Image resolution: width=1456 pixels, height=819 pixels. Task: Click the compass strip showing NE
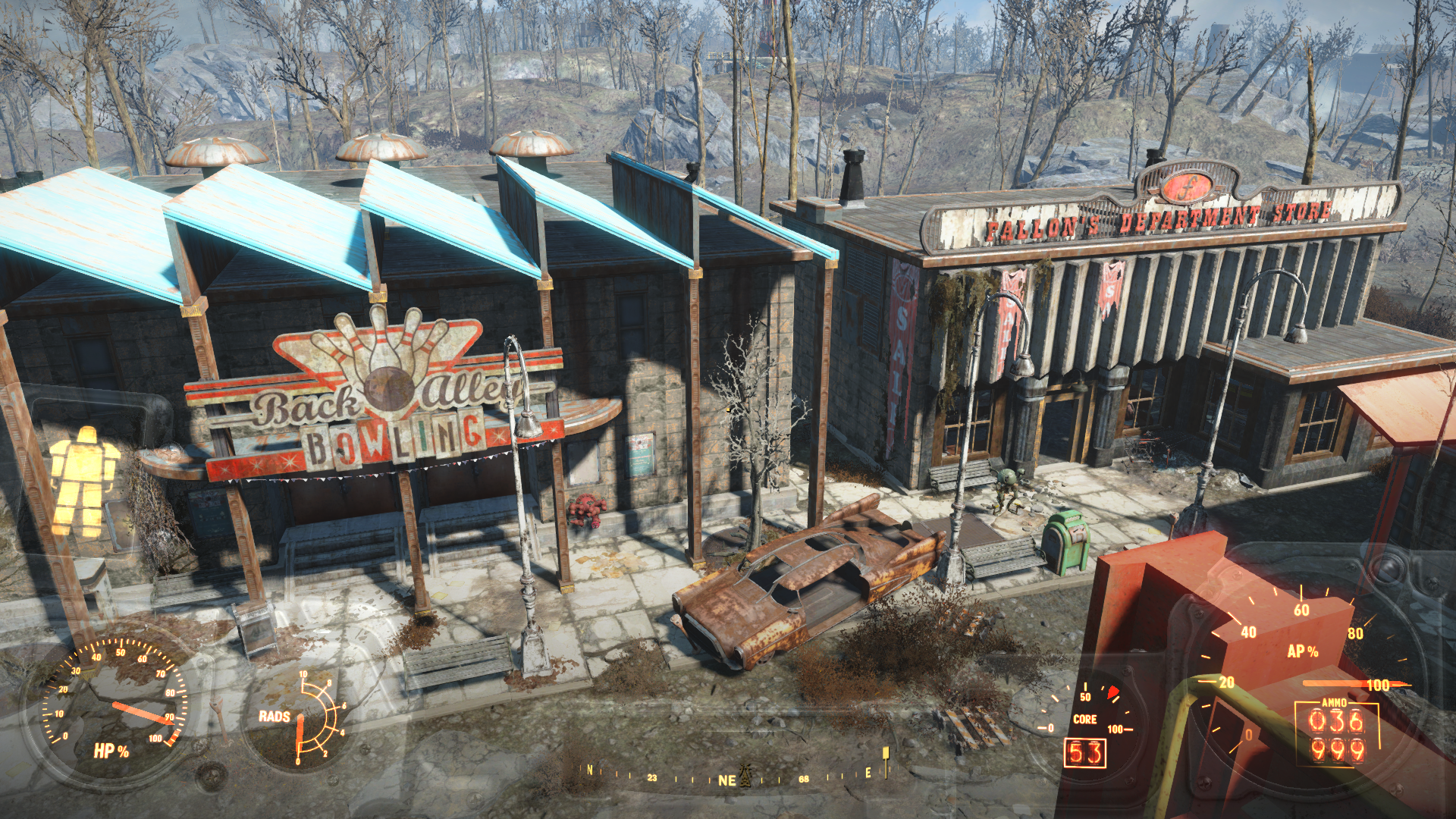click(726, 779)
